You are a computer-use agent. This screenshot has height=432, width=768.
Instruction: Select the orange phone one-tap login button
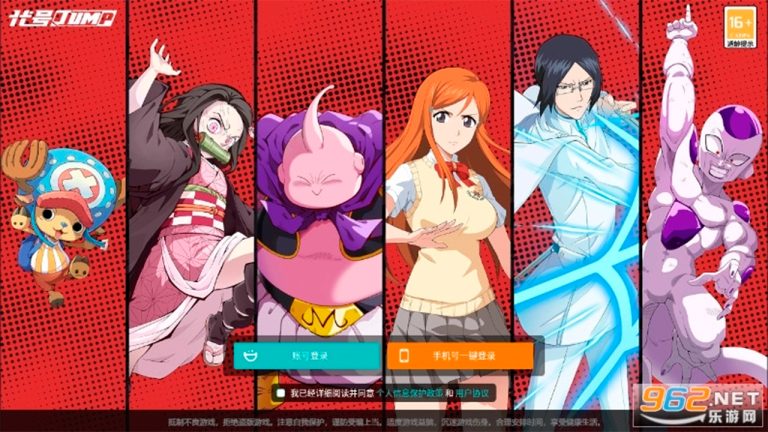[x=459, y=355]
